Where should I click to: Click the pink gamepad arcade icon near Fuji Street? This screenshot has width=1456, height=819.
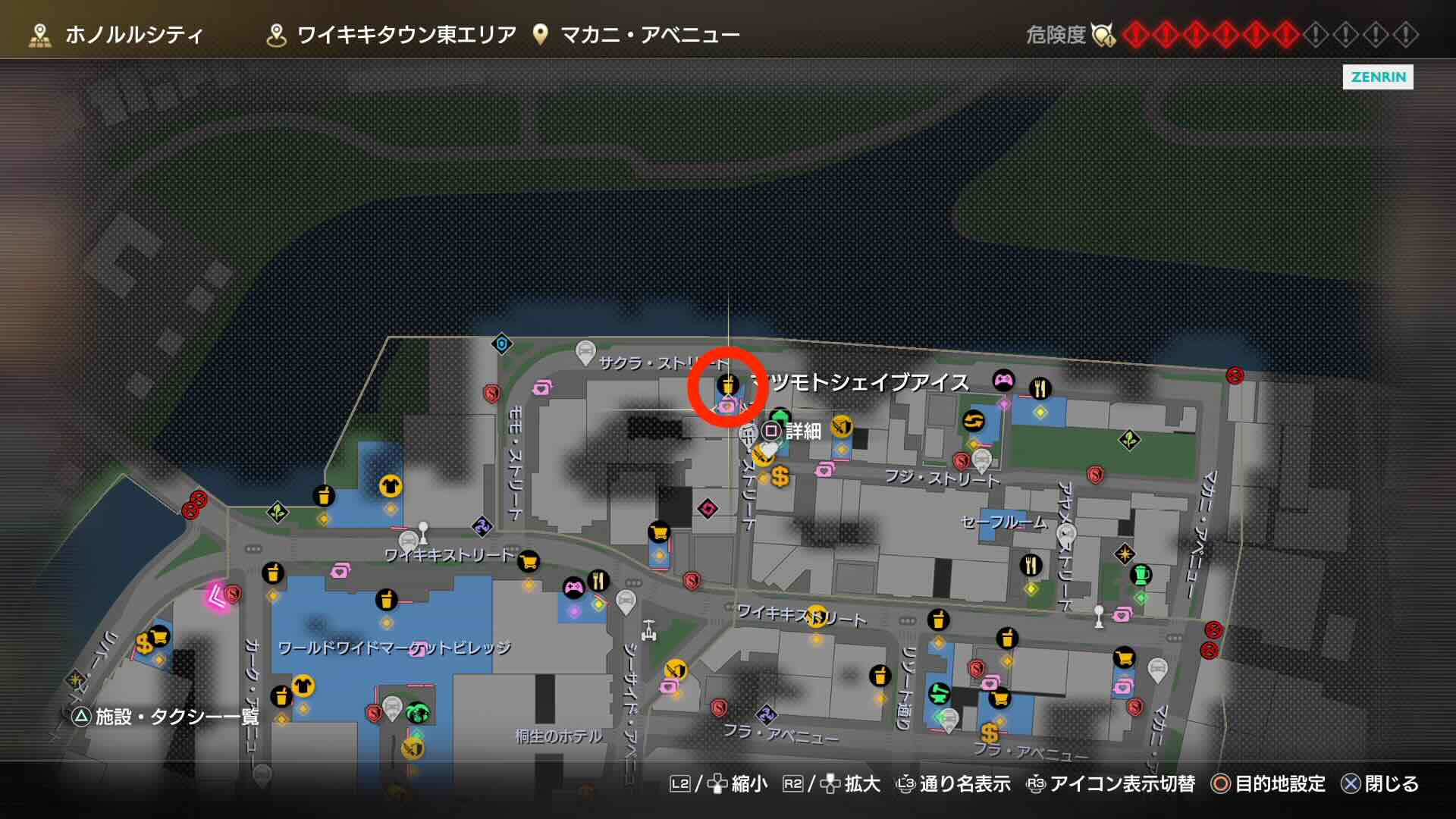(1003, 381)
